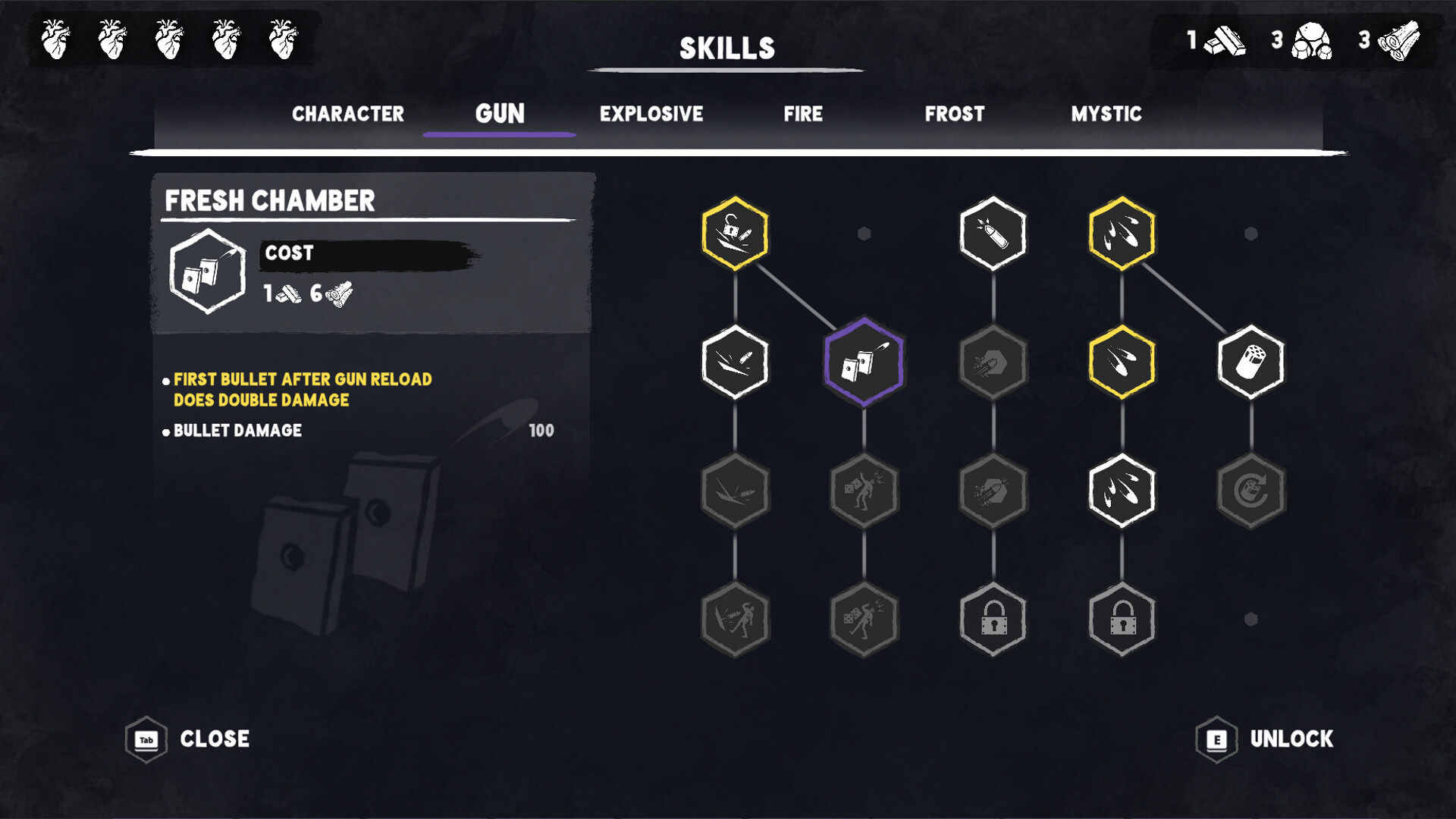Click the grayed-out ammo recycle skill
This screenshot has height=819, width=1456.
[x=1250, y=491]
